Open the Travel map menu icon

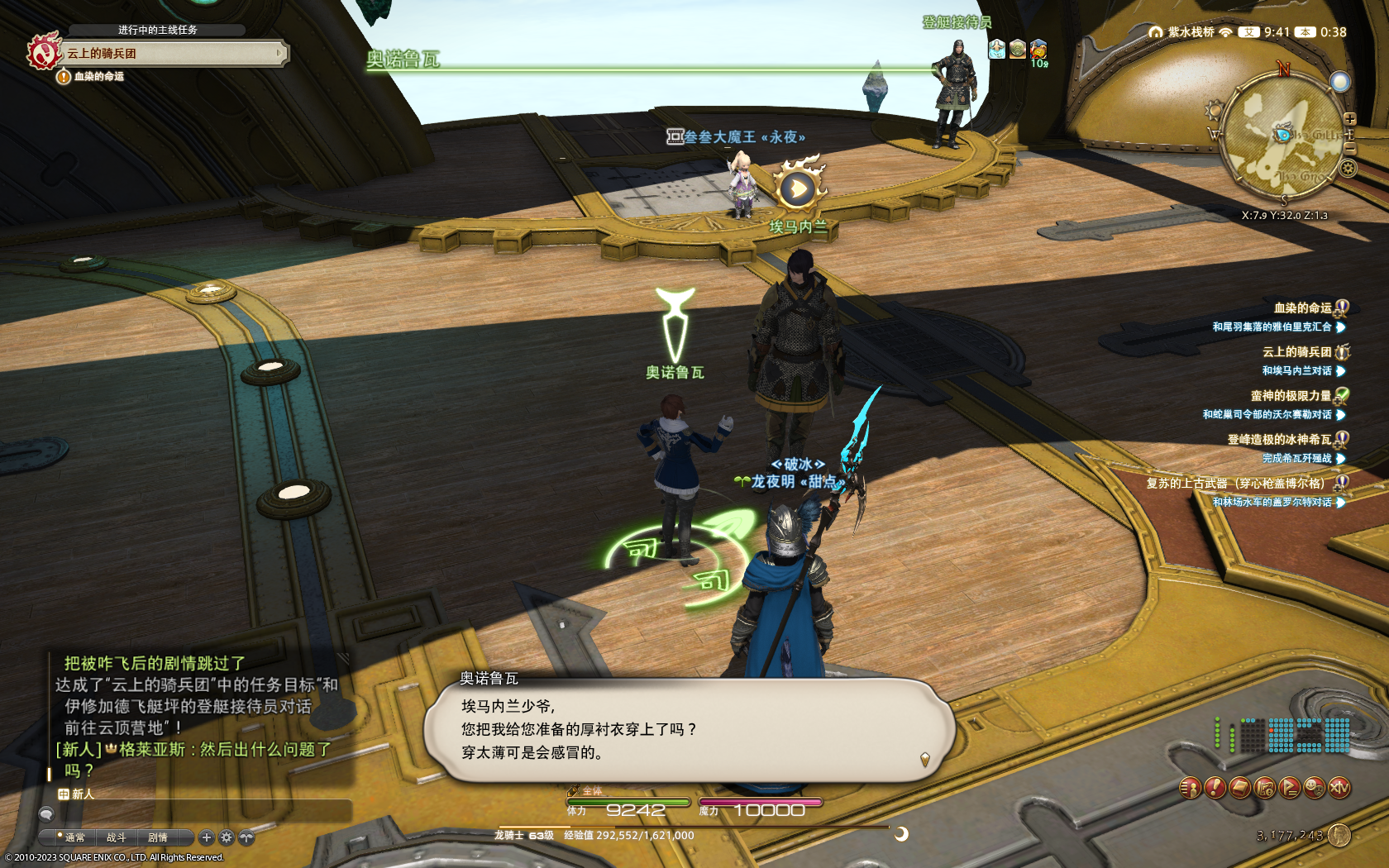pyautogui.click(x=1265, y=788)
